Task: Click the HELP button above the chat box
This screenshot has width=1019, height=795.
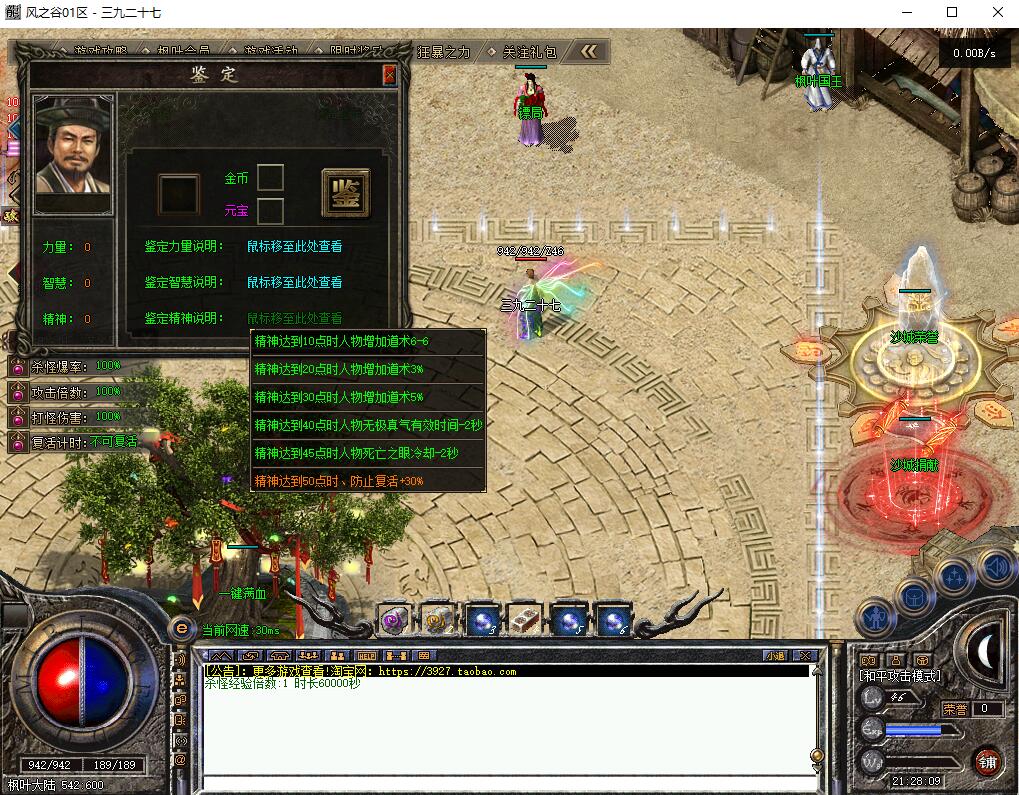Action: (366, 656)
